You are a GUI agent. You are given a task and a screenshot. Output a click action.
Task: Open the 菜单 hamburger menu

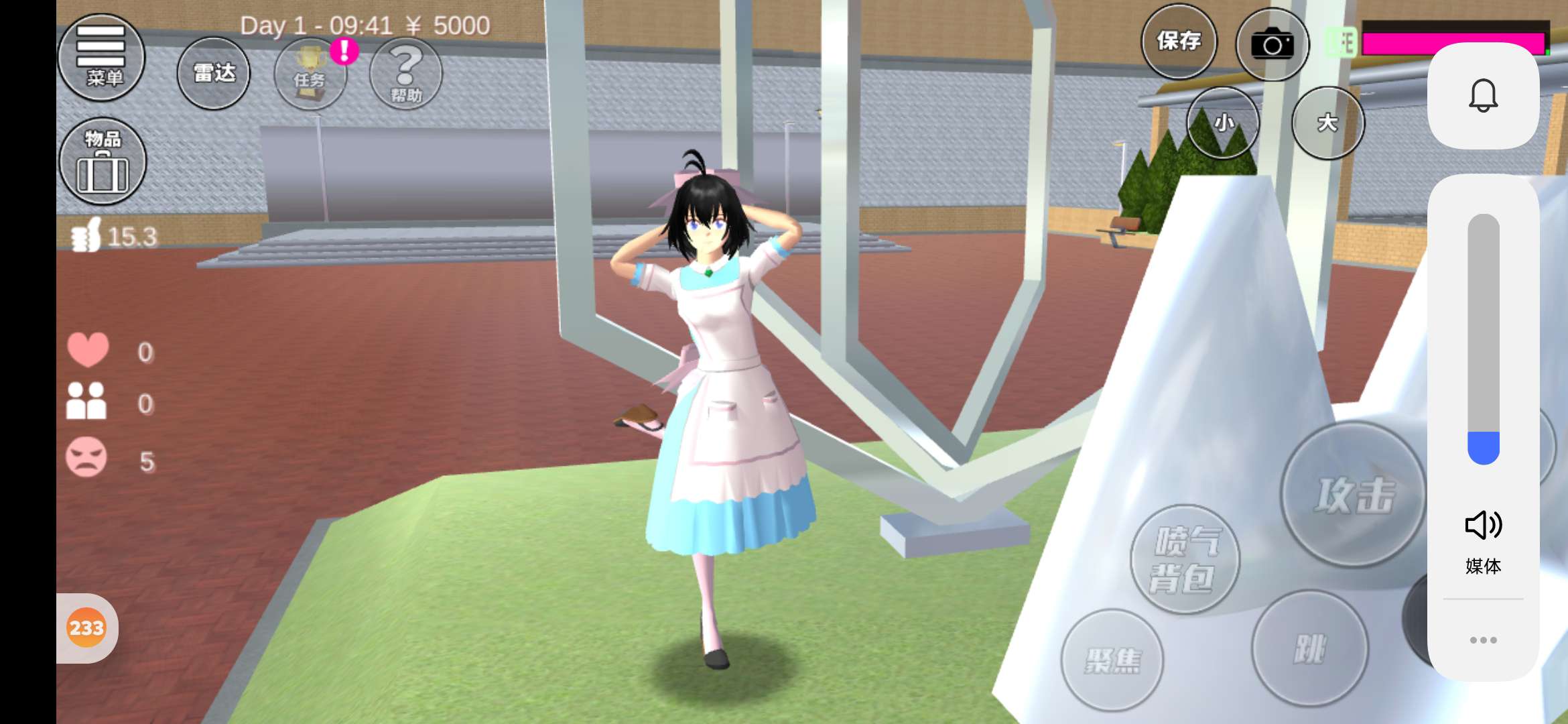[102, 57]
